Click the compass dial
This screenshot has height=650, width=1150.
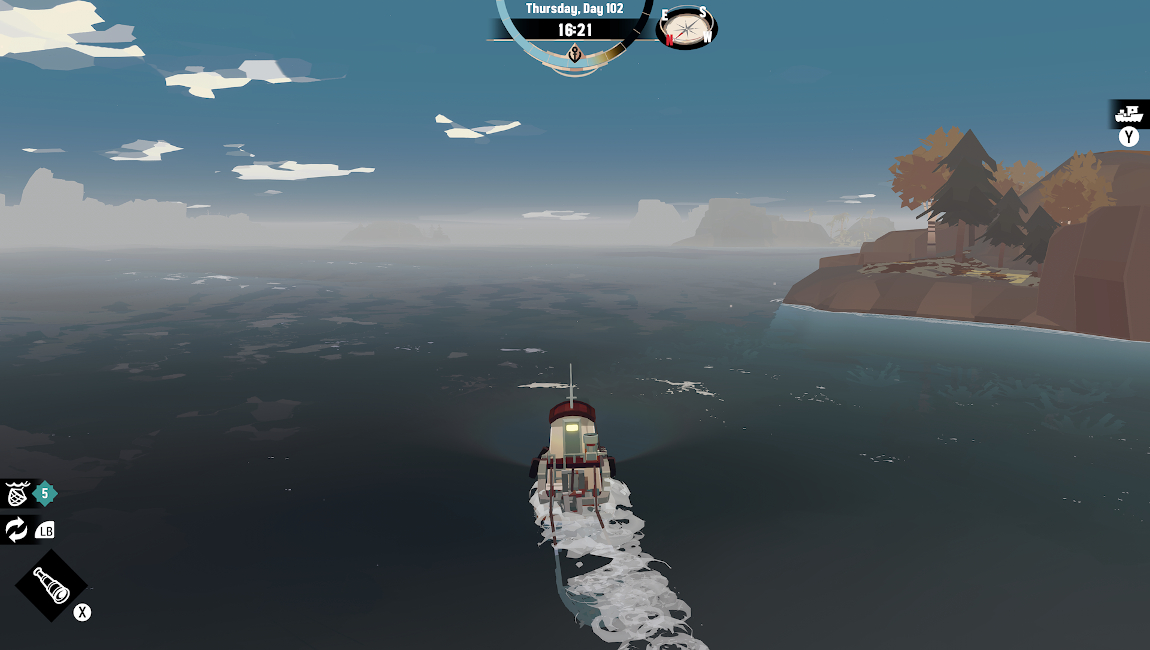tap(685, 27)
